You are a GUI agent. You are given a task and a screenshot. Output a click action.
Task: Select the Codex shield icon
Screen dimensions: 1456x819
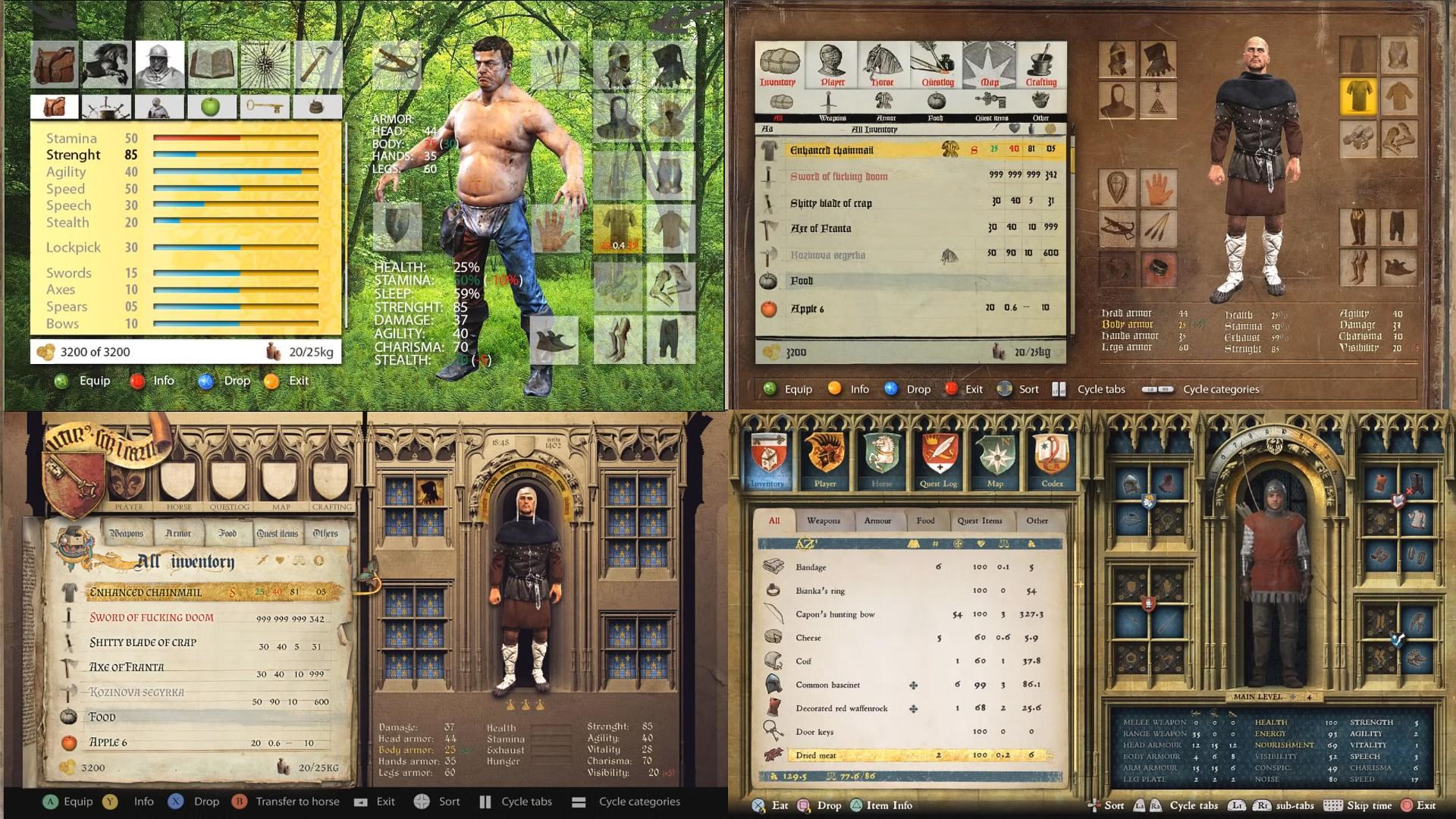coord(1052,457)
